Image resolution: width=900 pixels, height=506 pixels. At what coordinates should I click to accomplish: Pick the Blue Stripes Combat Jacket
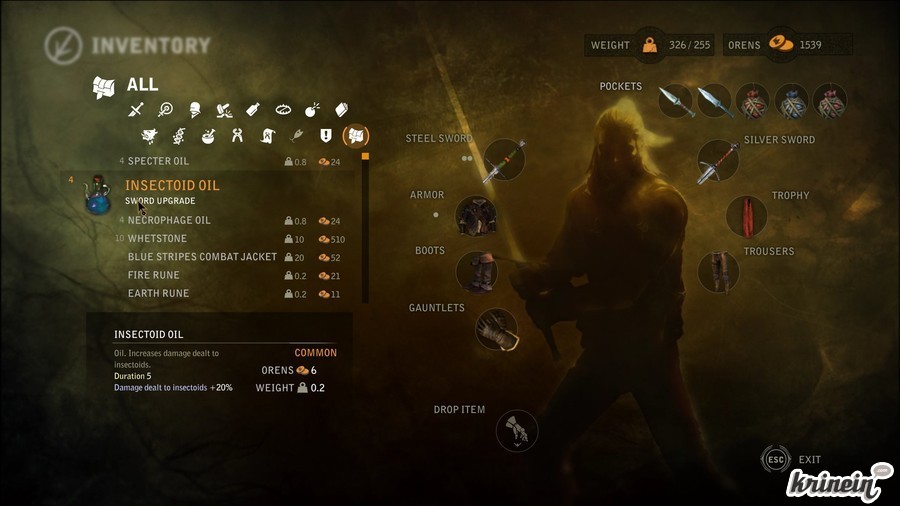202,257
